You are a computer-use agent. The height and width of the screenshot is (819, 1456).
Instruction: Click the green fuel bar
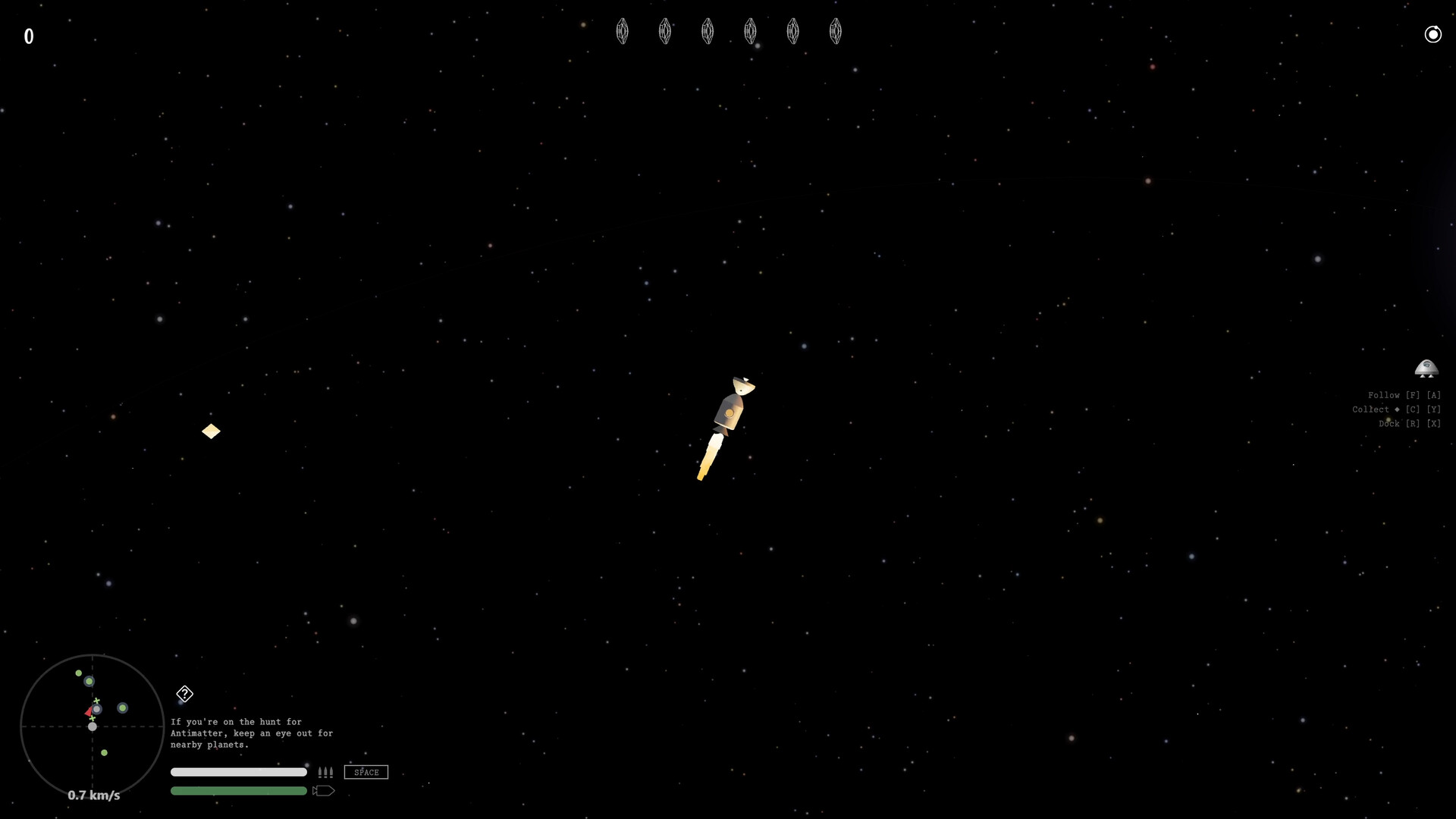(238, 790)
